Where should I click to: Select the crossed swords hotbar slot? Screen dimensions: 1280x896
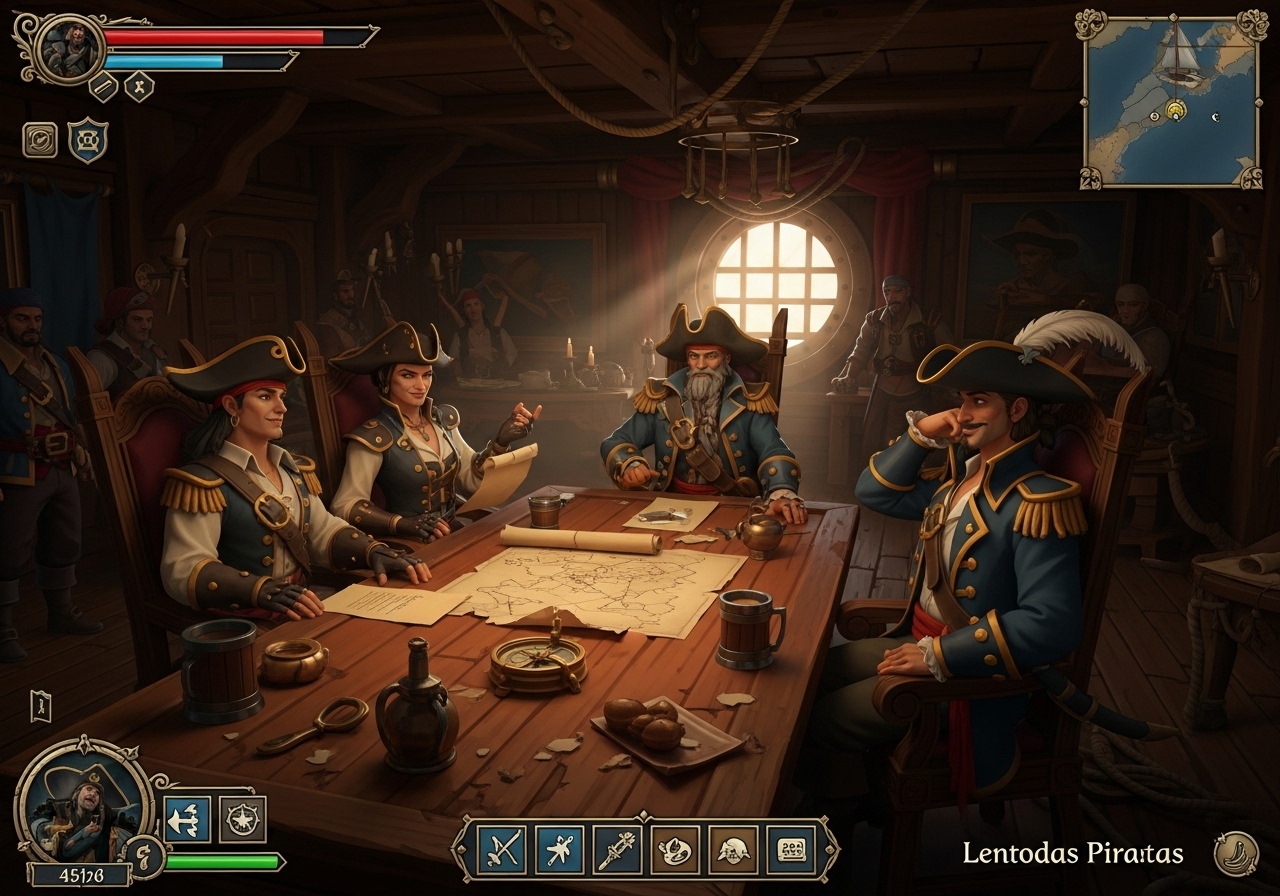[502, 849]
